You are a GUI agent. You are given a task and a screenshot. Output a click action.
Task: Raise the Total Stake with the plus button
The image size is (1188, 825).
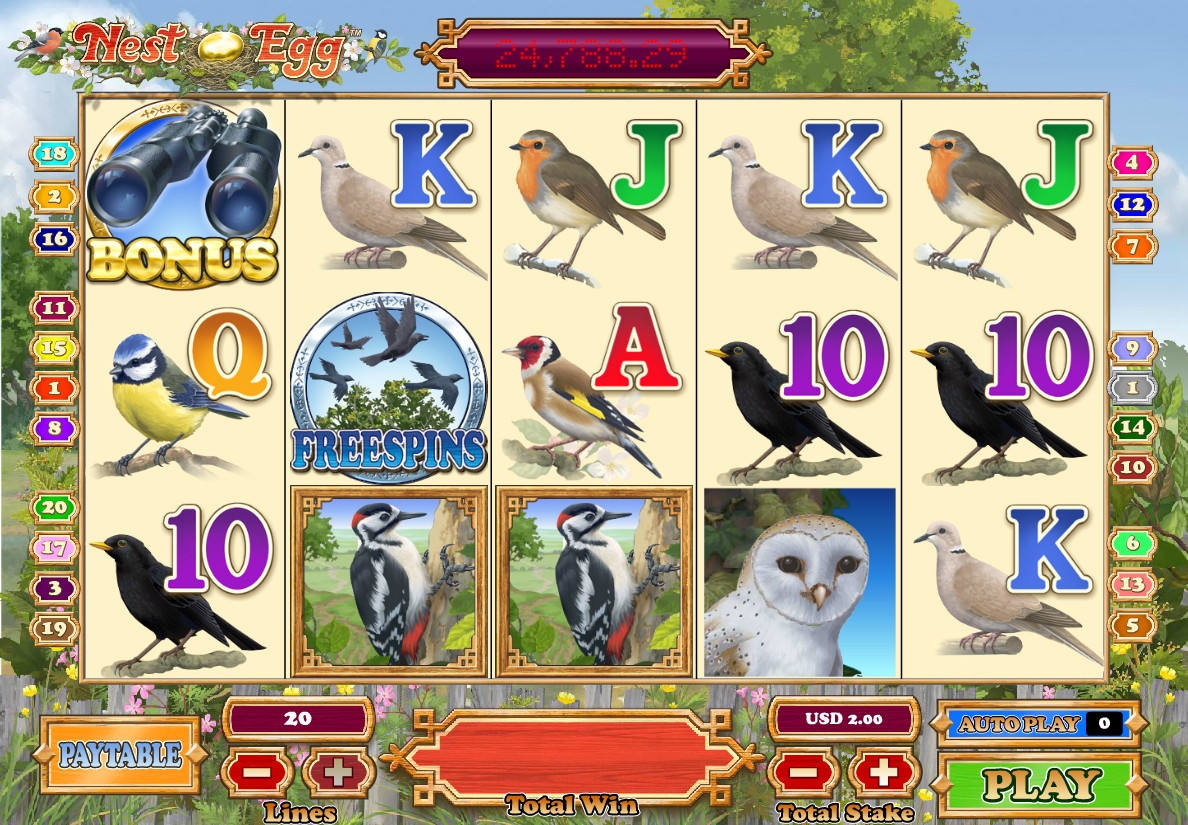click(x=883, y=773)
